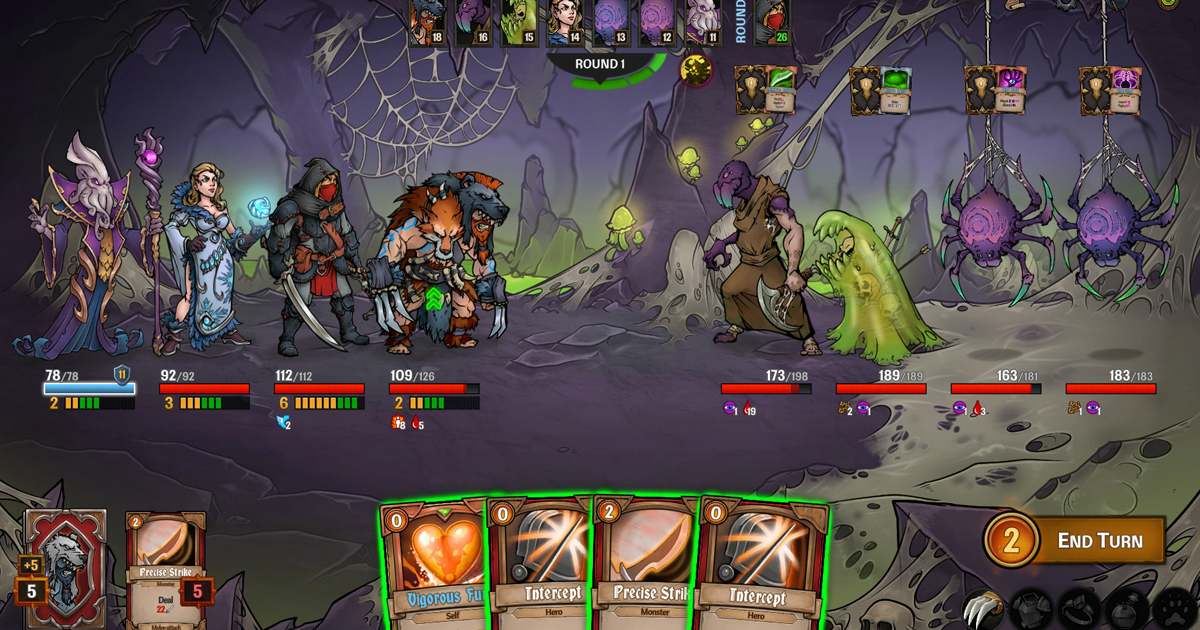Click the squid mage turn-order portrait
1200x630 pixels.
coord(703,22)
